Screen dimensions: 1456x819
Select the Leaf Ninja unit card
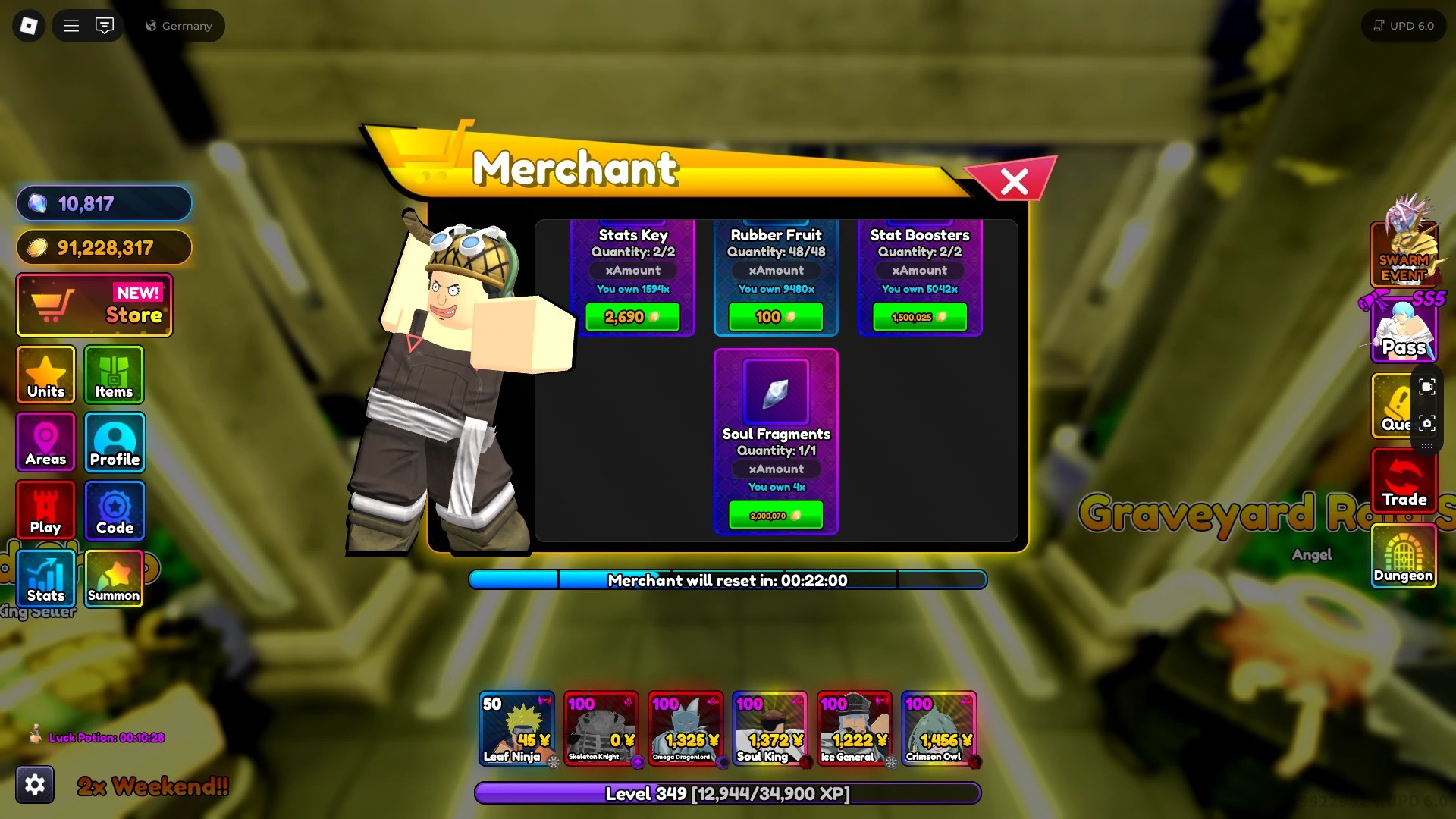pos(518,728)
